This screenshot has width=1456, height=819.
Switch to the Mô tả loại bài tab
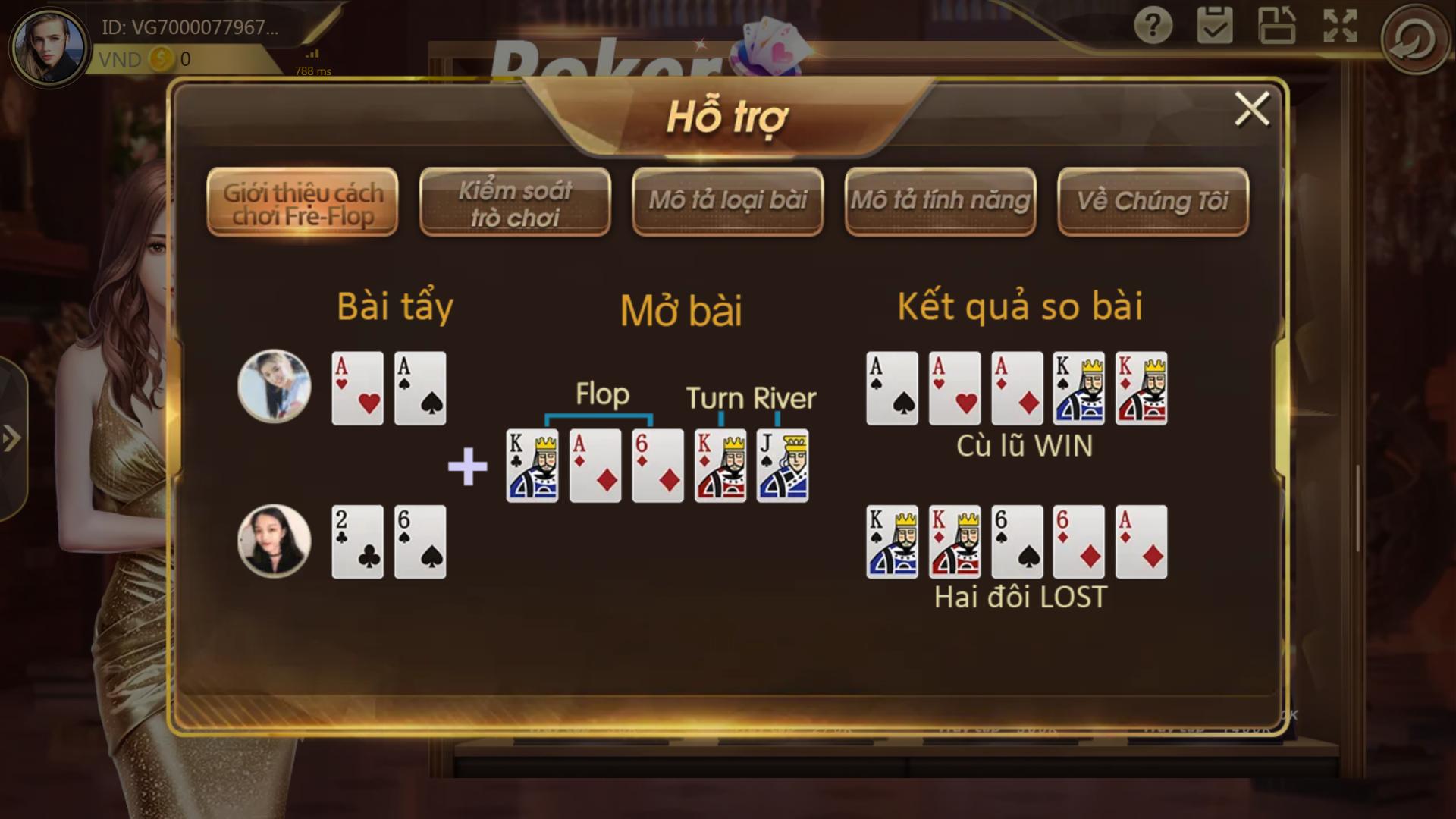[x=726, y=199]
